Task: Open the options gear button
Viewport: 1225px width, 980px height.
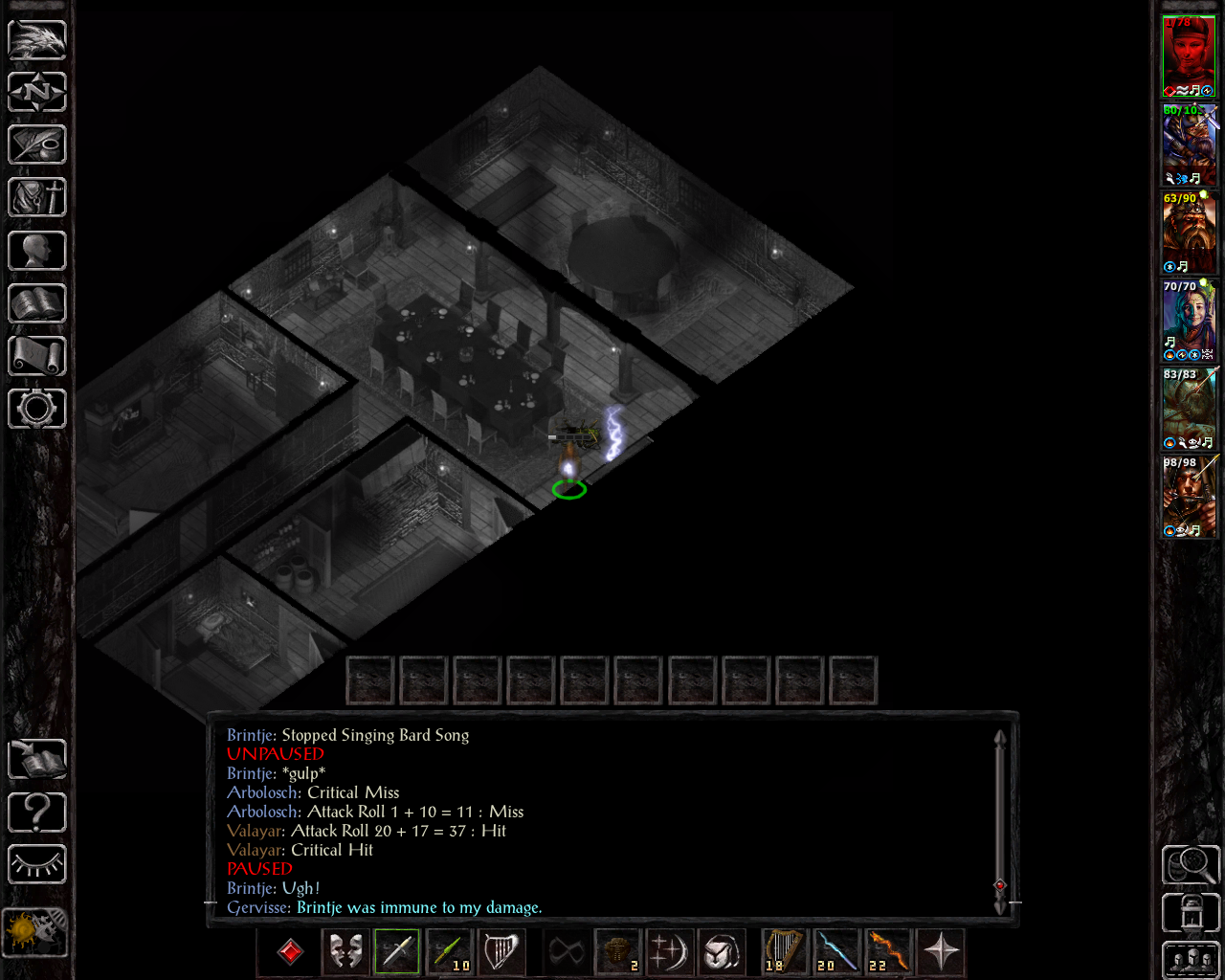Action: [37, 409]
